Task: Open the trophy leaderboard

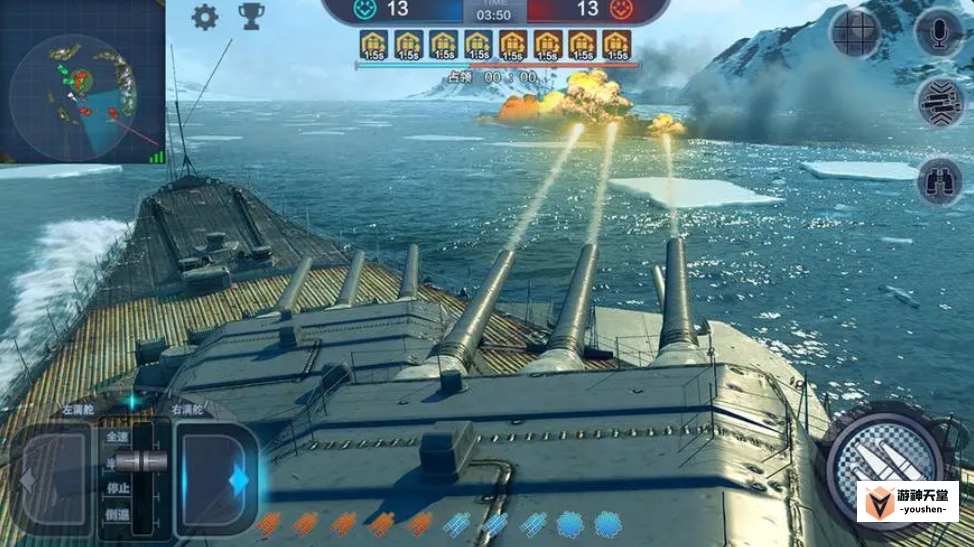Action: 251,17
